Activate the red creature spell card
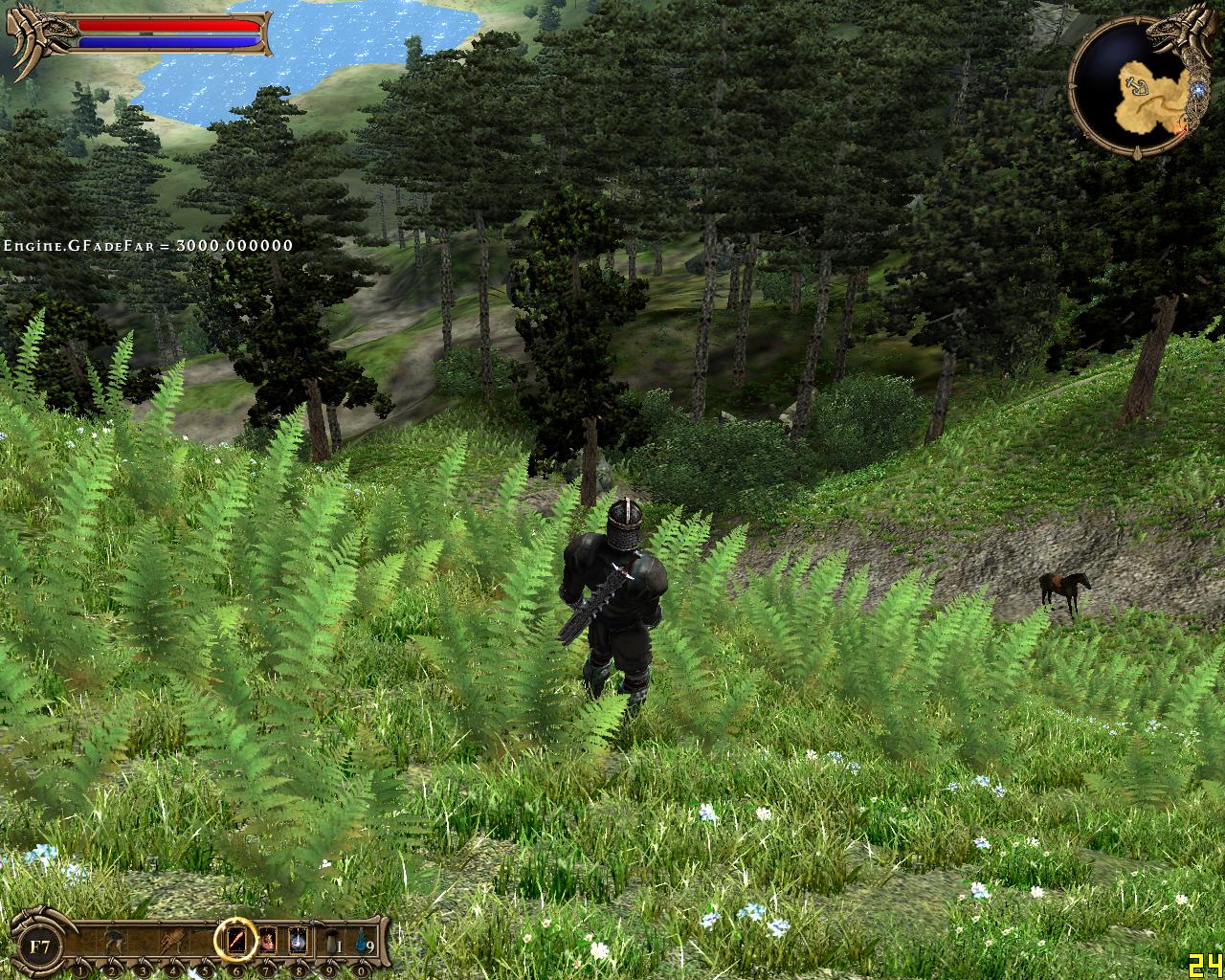This screenshot has height=980, width=1225. [267, 941]
